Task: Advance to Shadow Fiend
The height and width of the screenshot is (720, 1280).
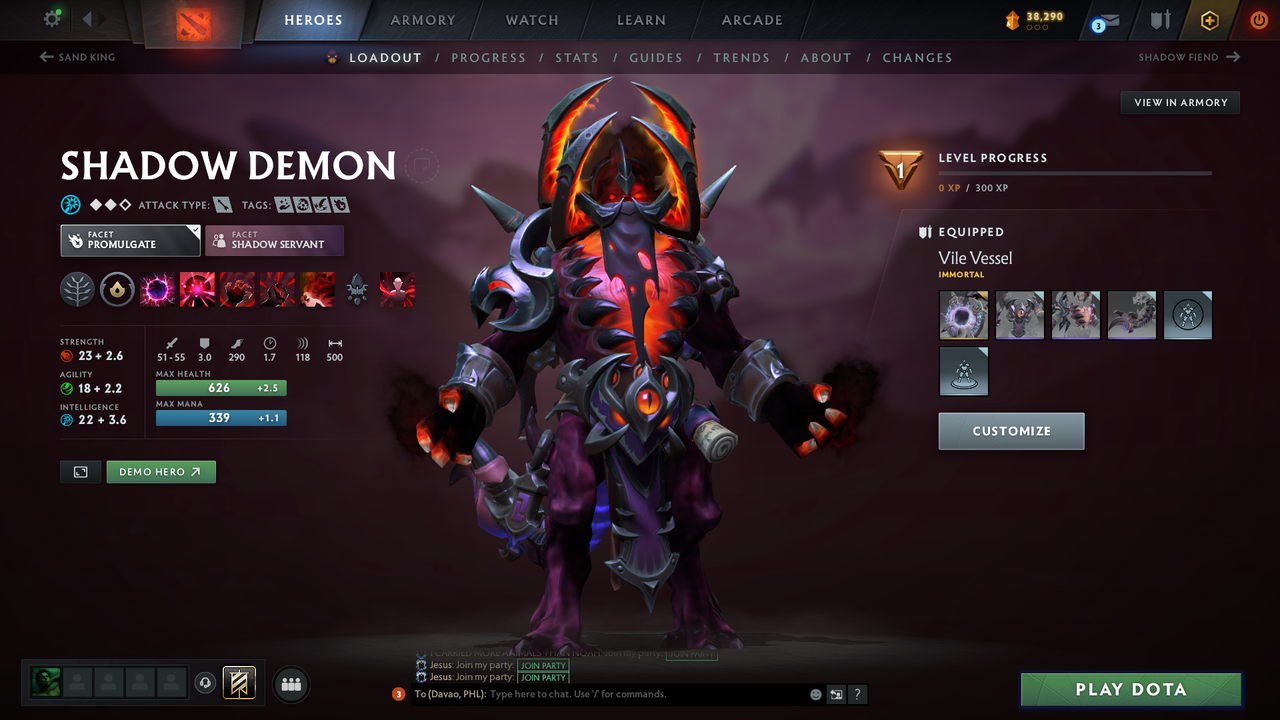Action: (x=1189, y=57)
